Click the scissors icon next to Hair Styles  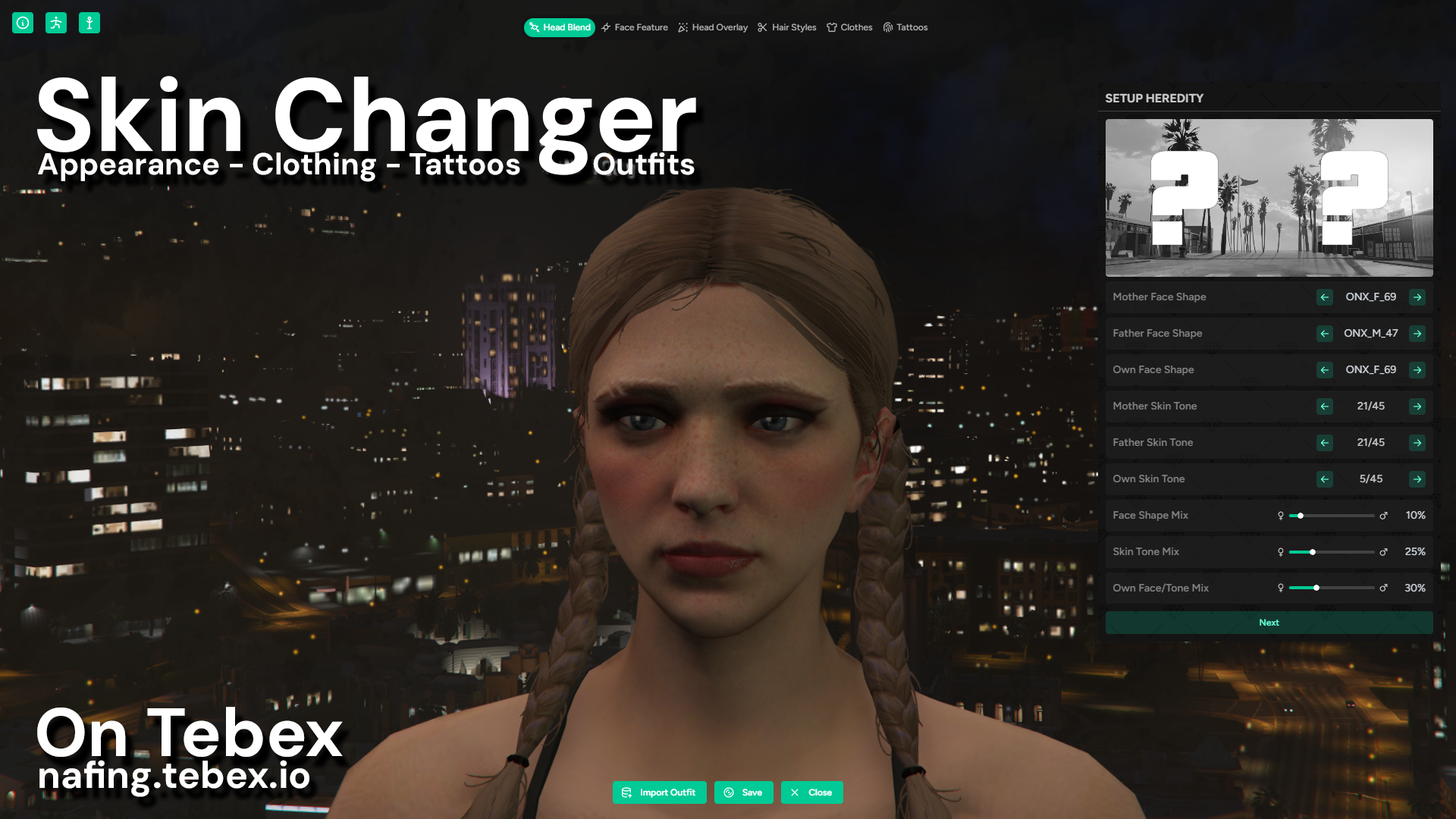[761, 27]
